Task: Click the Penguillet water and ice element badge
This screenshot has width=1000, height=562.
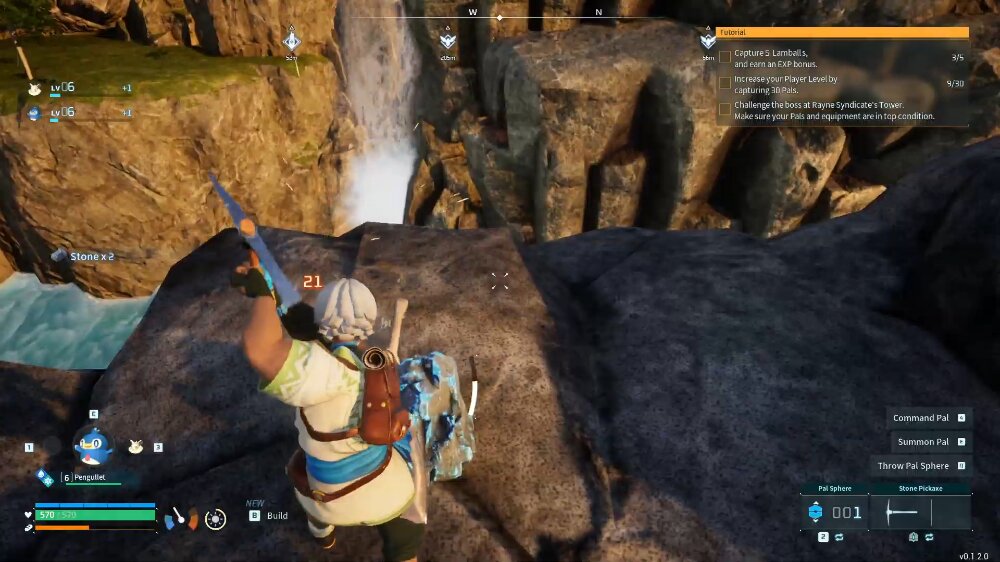Action: (44, 478)
